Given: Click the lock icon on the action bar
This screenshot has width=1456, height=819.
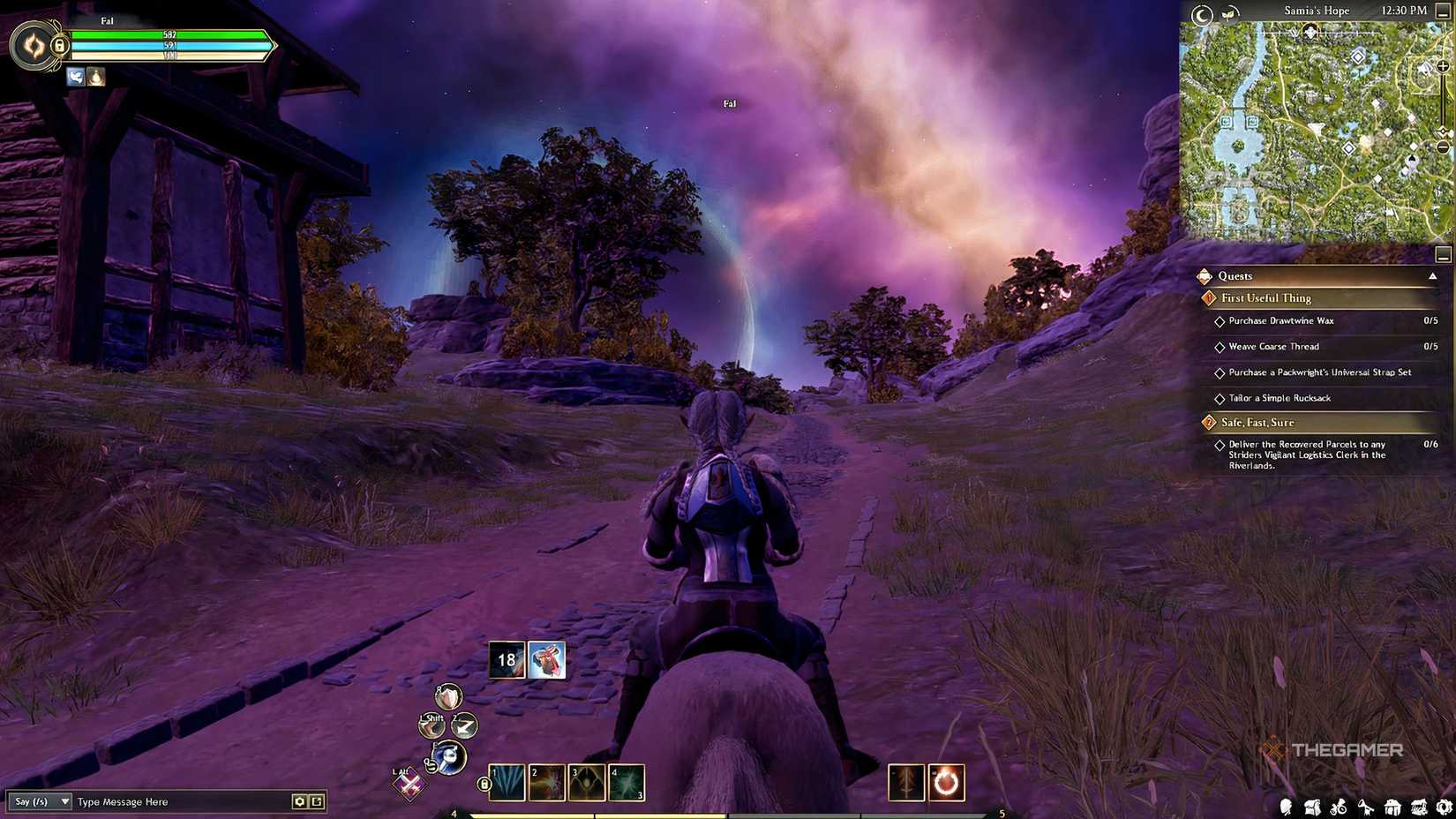Looking at the screenshot, I should (486, 783).
